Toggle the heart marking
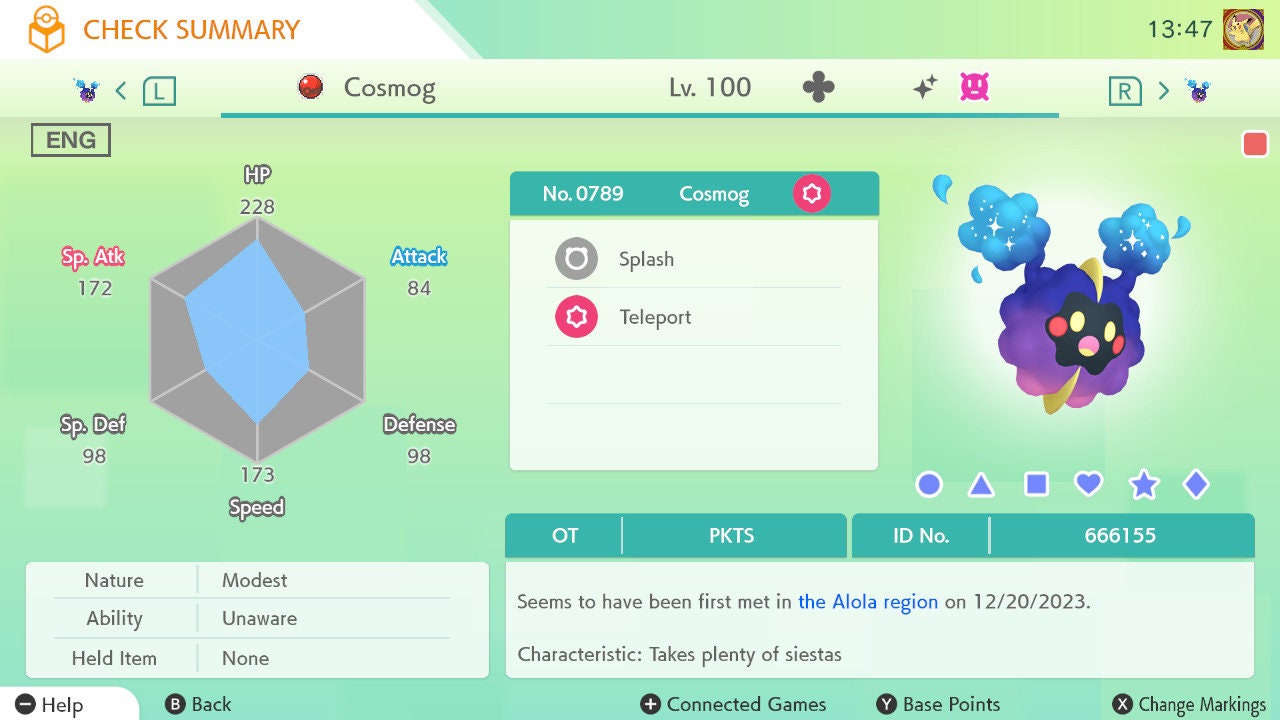Image resolution: width=1280 pixels, height=720 pixels. point(1089,485)
